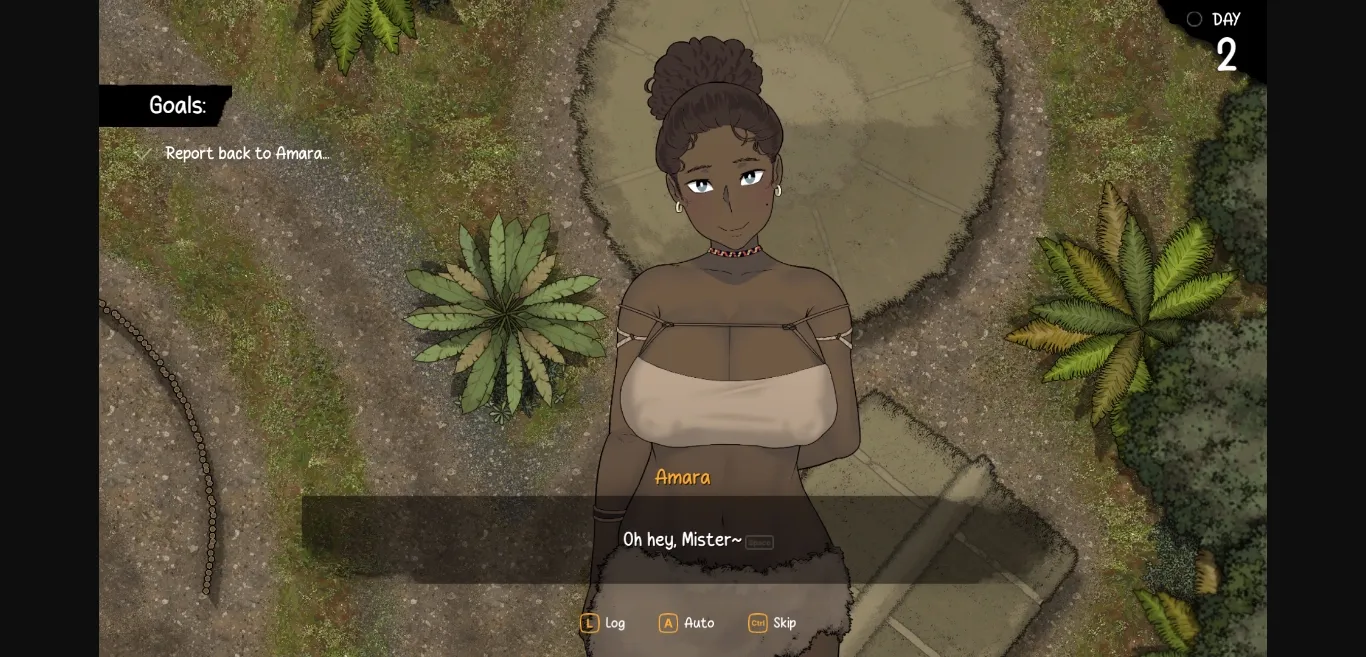Select the Report back to Amara goal
The height and width of the screenshot is (657, 1366).
pos(246,153)
